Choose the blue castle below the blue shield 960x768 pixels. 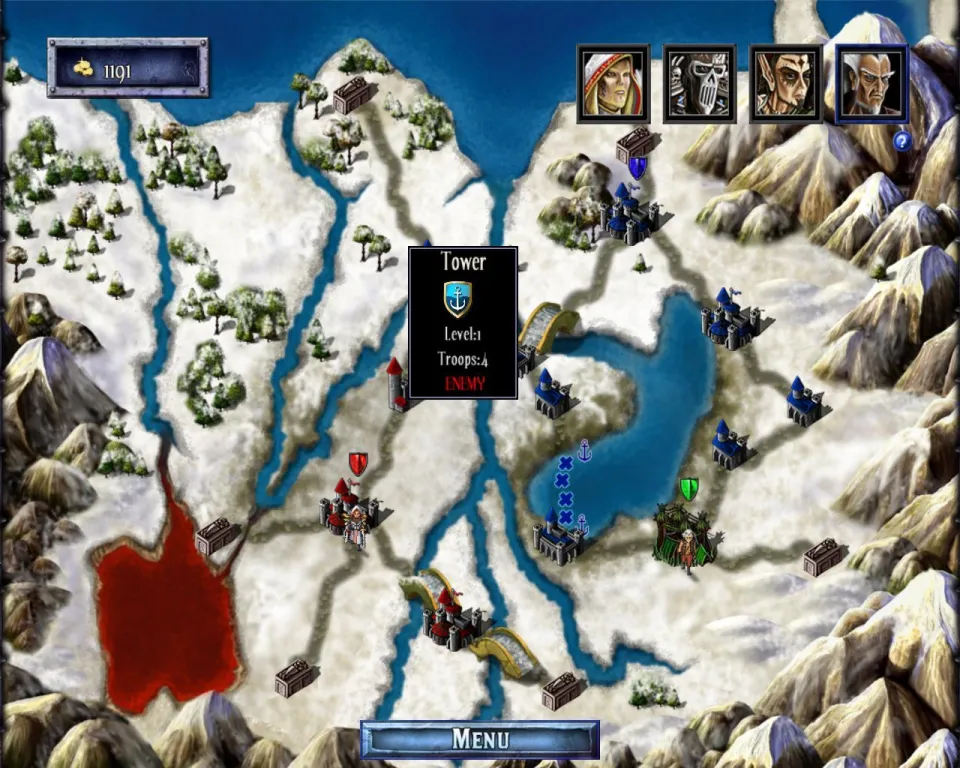coord(630,211)
